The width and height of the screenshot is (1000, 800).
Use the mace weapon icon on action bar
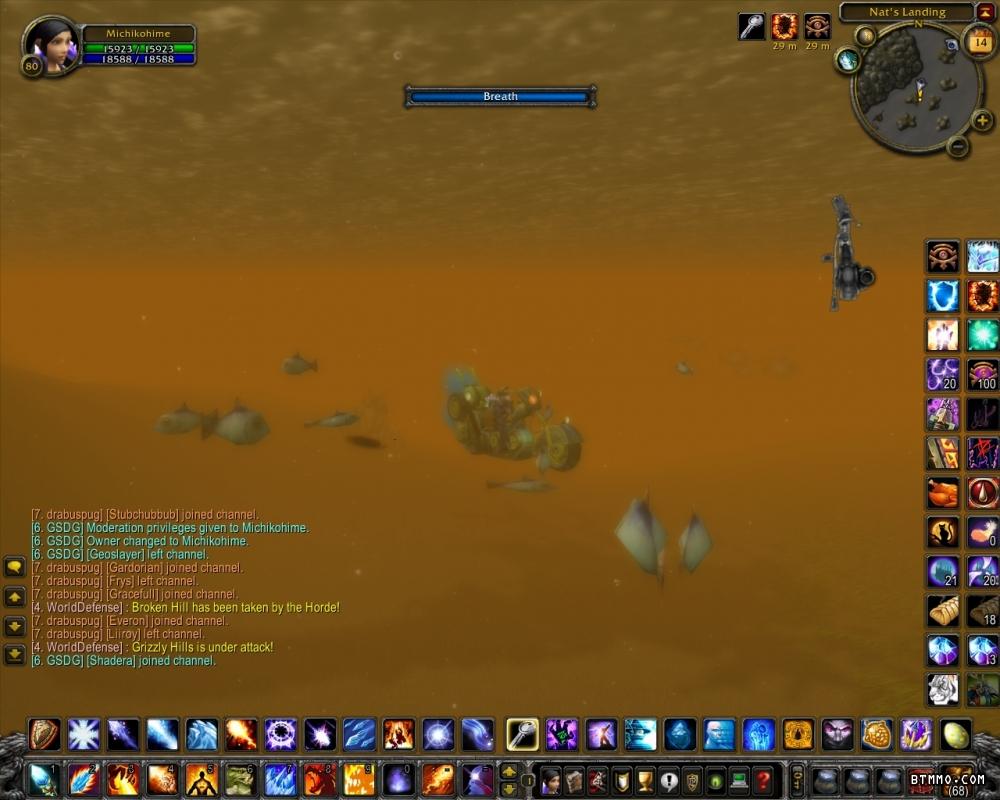click(x=522, y=734)
